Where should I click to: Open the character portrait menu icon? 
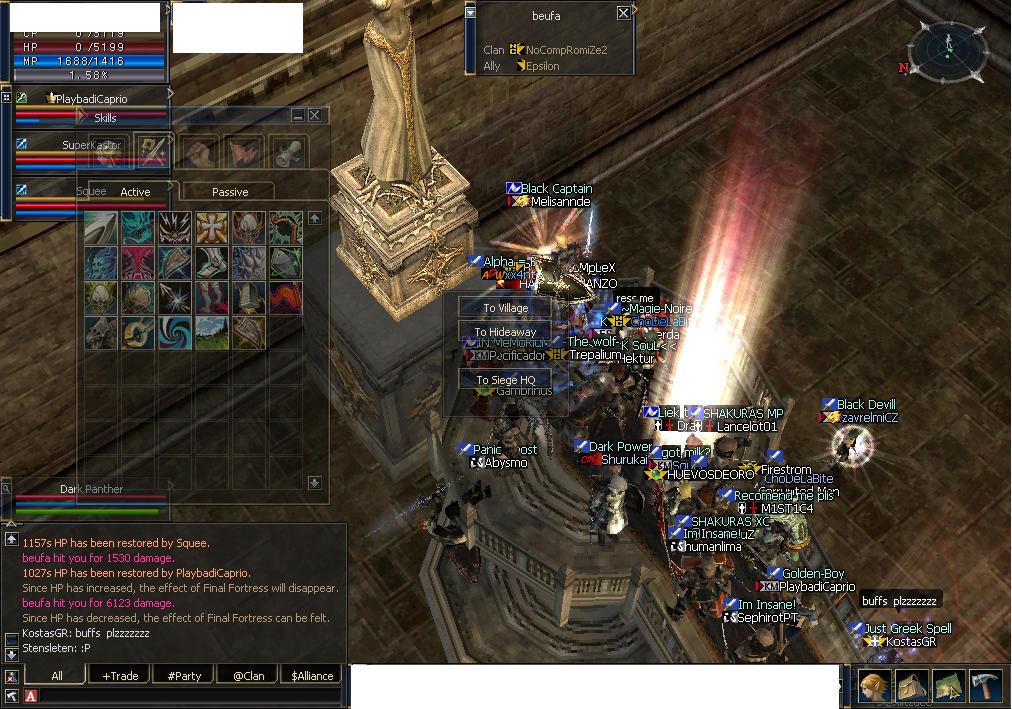tap(873, 686)
